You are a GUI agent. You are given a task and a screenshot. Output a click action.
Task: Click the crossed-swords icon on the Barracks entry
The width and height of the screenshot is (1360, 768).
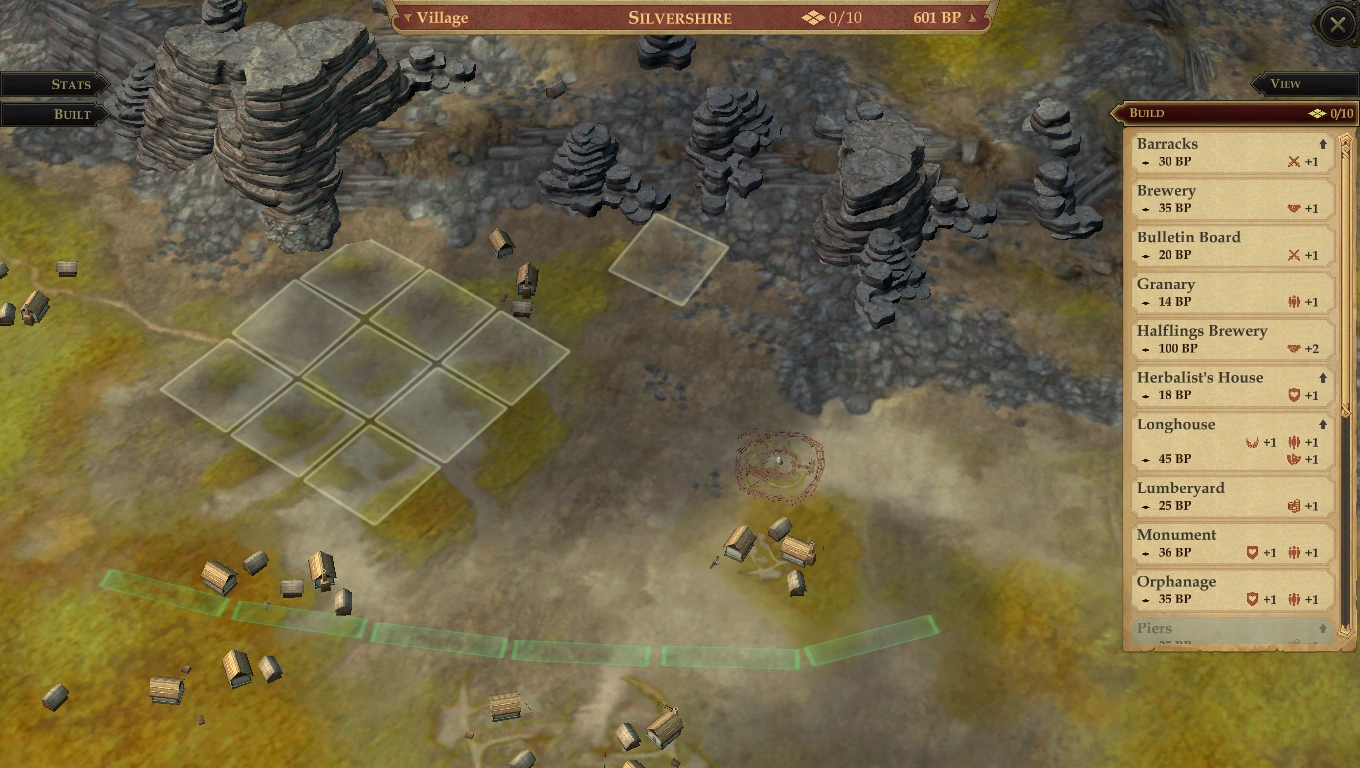[1294, 161]
